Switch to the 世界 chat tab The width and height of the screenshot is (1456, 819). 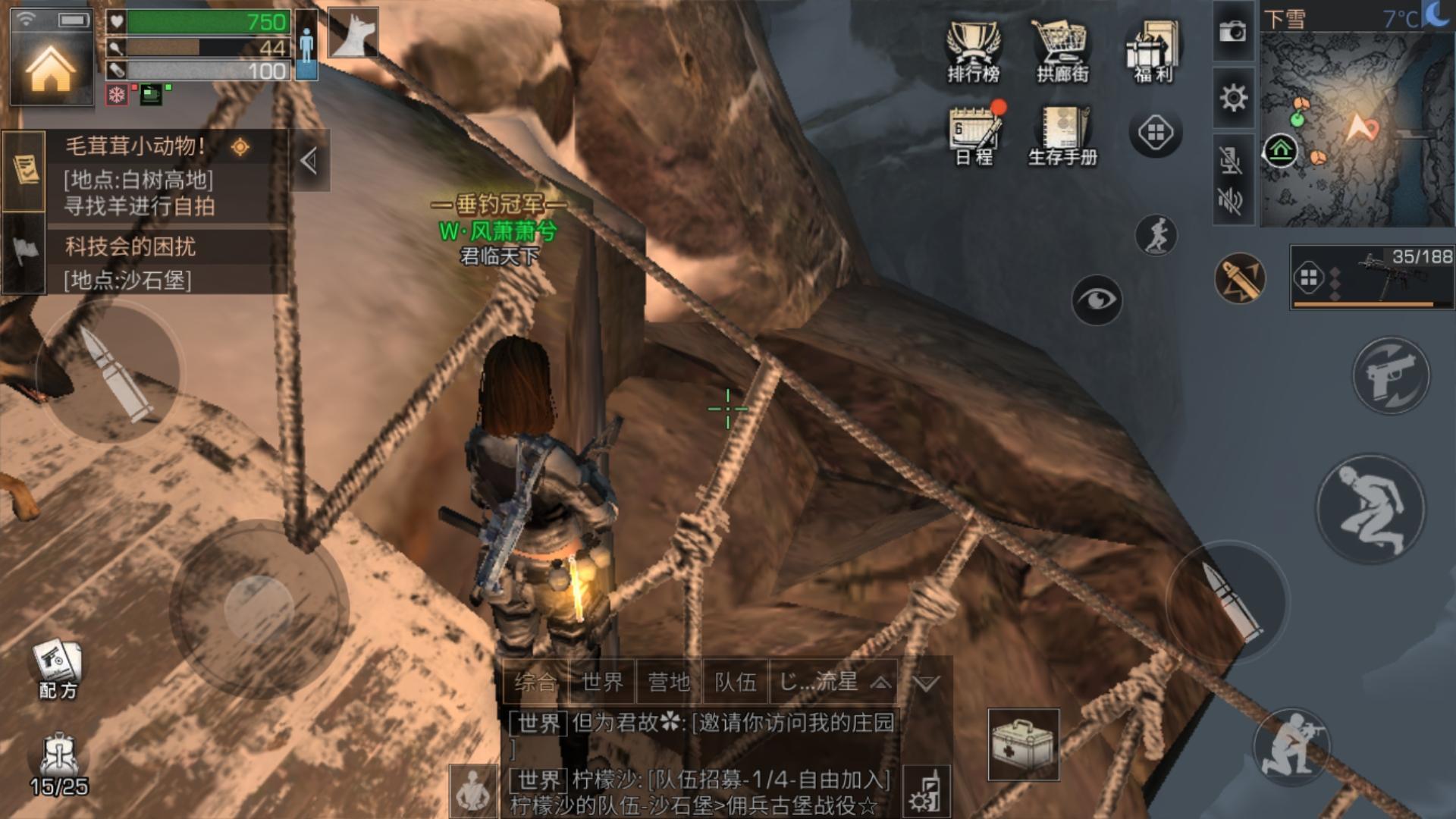[603, 682]
